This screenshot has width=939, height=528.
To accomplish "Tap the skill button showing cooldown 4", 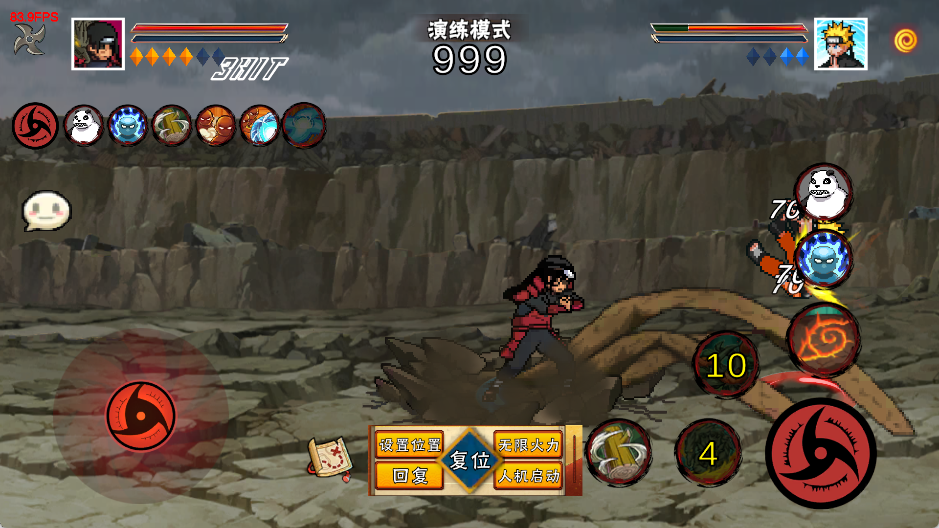I will pyautogui.click(x=708, y=453).
